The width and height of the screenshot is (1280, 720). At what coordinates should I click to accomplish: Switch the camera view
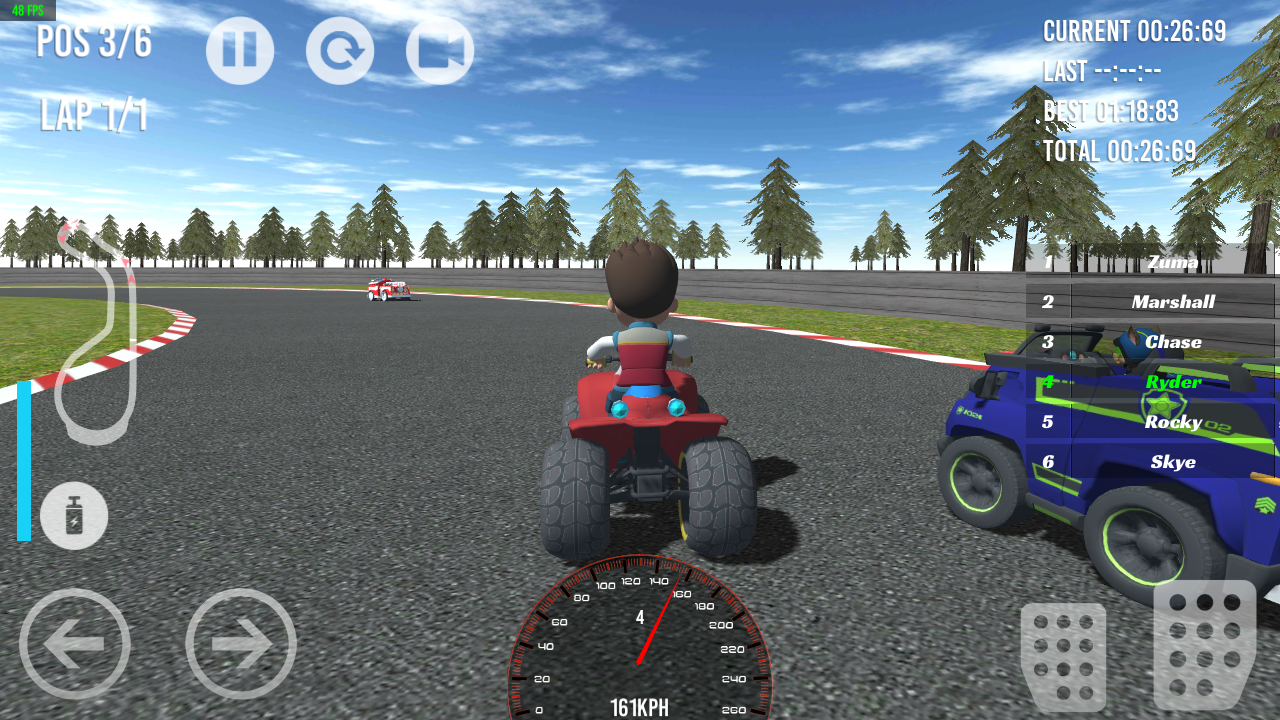point(439,50)
